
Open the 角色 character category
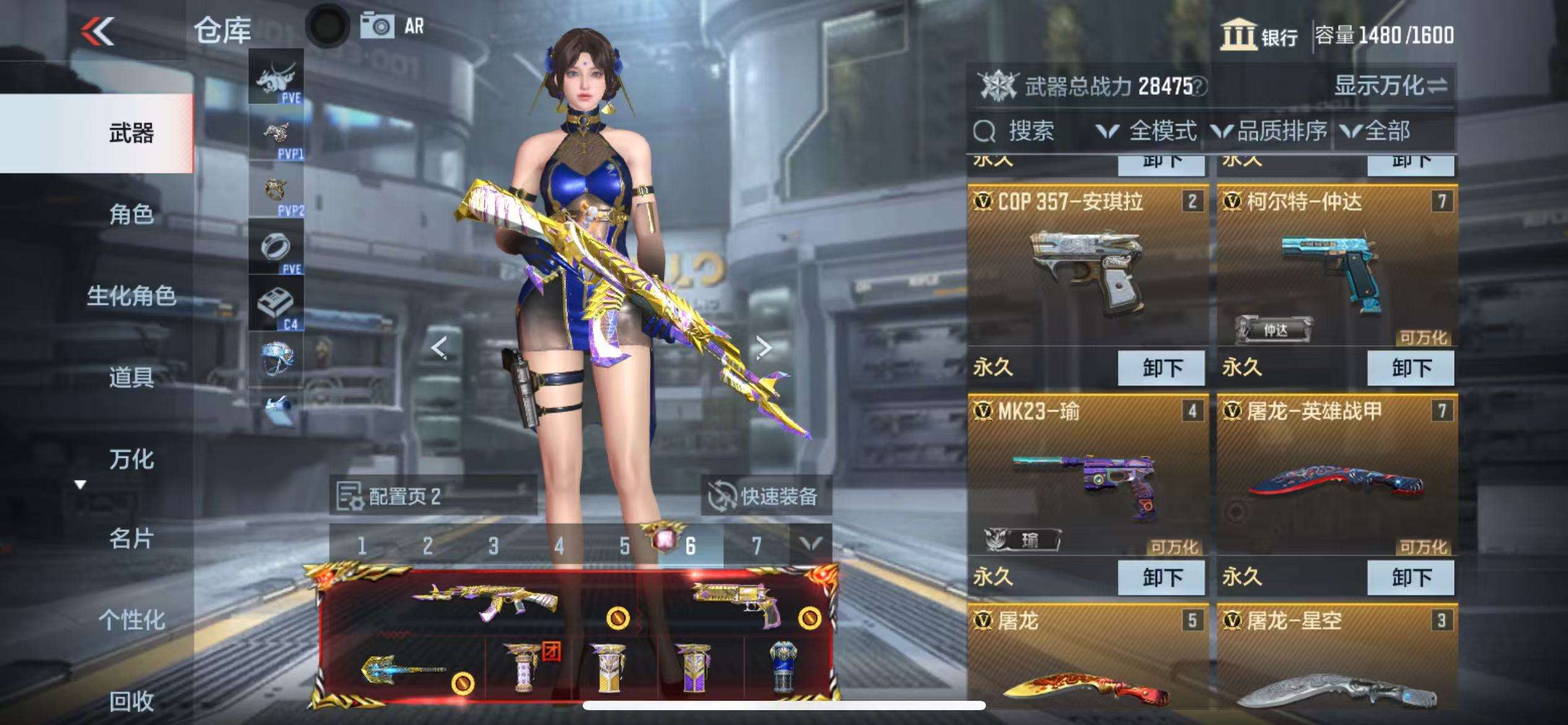pos(131,214)
